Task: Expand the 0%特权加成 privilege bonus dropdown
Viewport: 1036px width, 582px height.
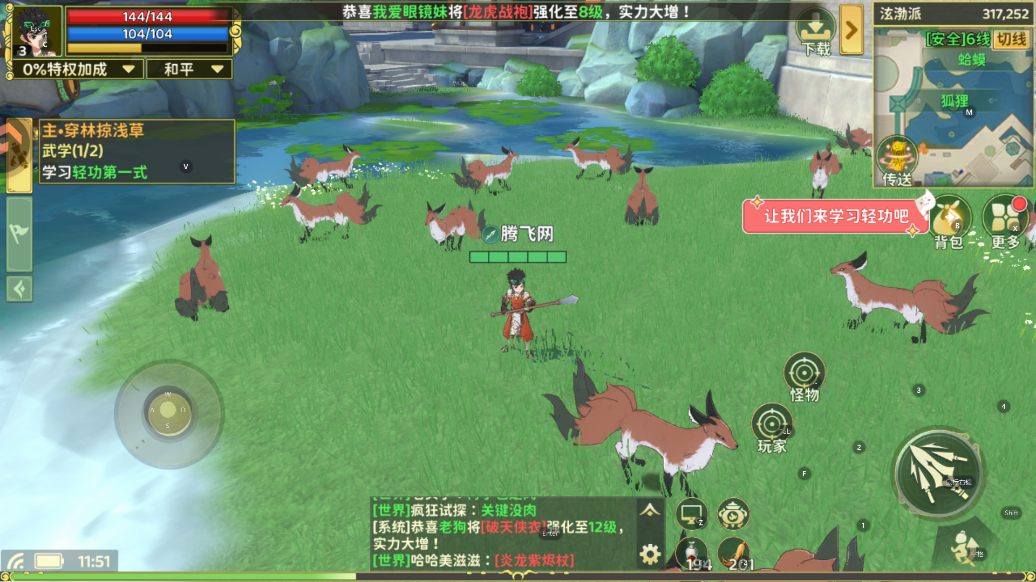Action: click(77, 69)
